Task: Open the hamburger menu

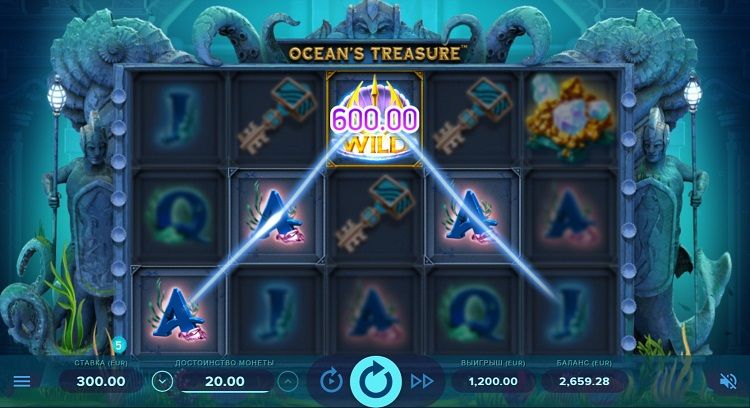Action: coord(21,381)
